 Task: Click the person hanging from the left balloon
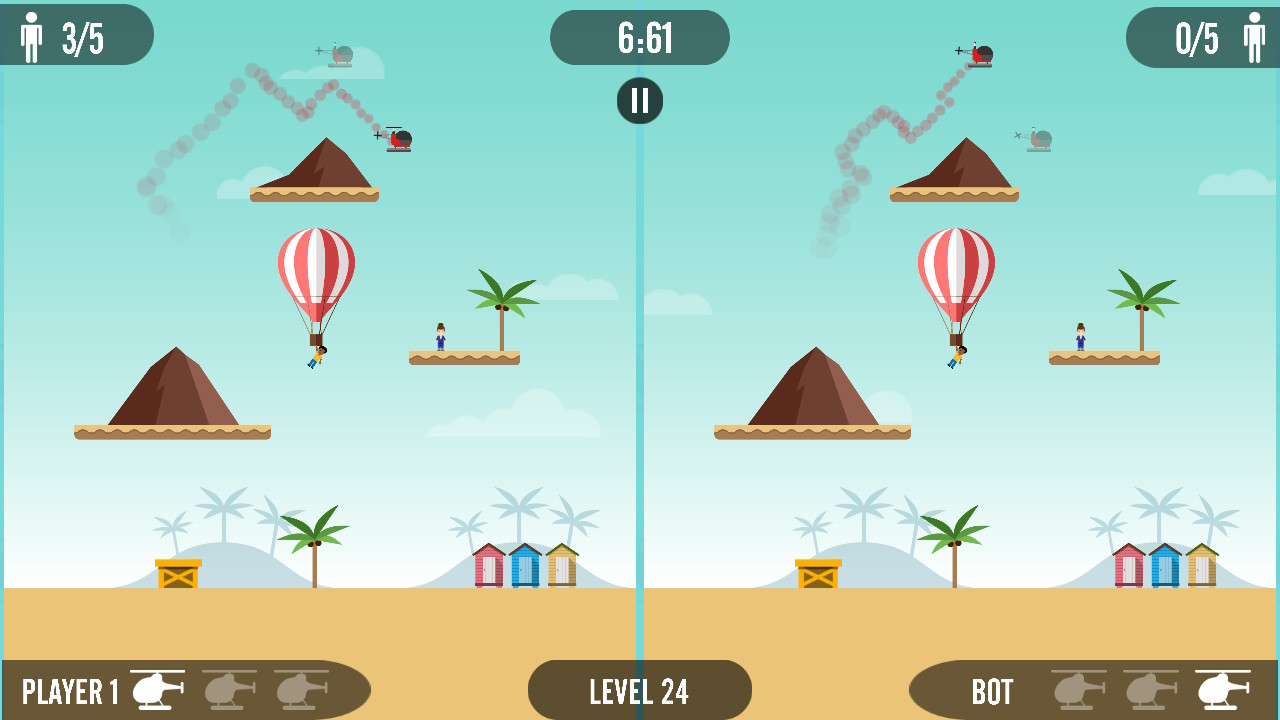coord(318,355)
